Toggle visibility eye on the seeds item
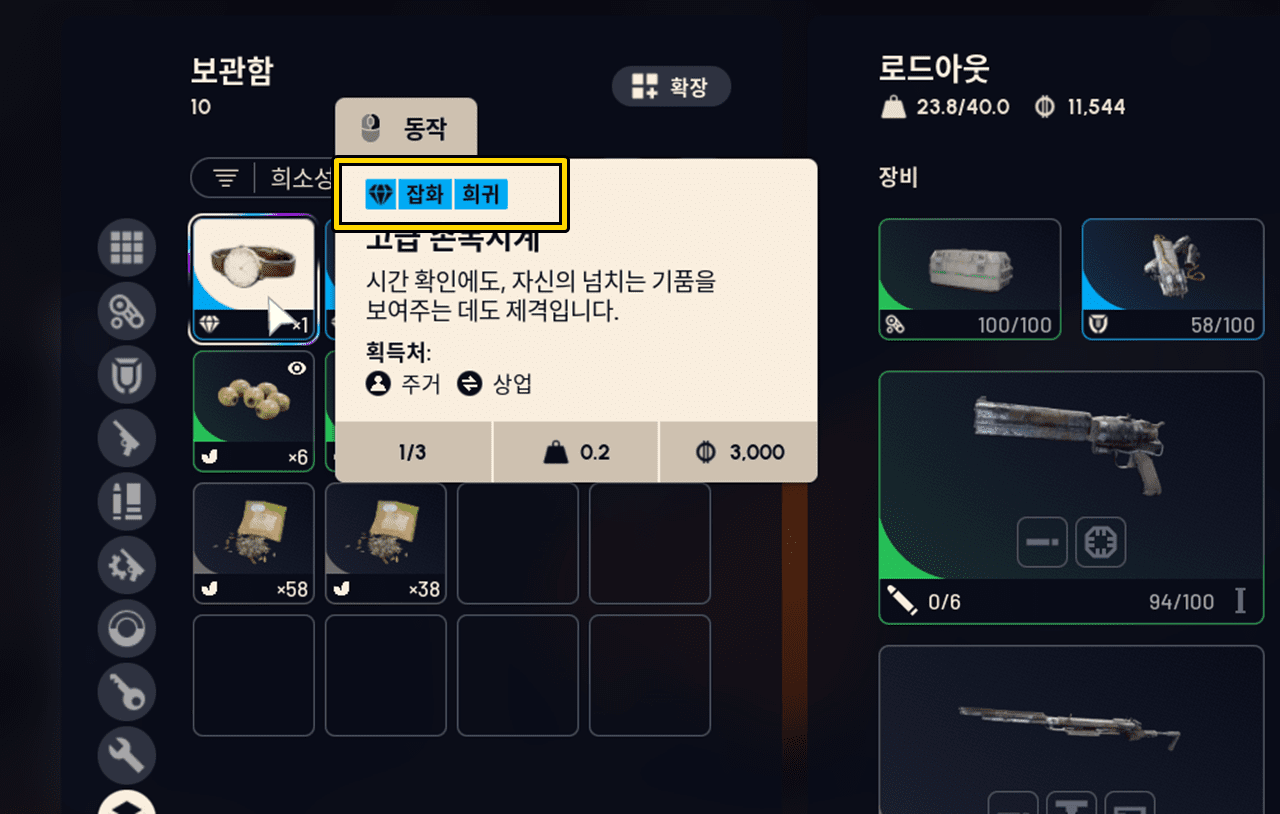The width and height of the screenshot is (1280, 814). click(x=296, y=369)
